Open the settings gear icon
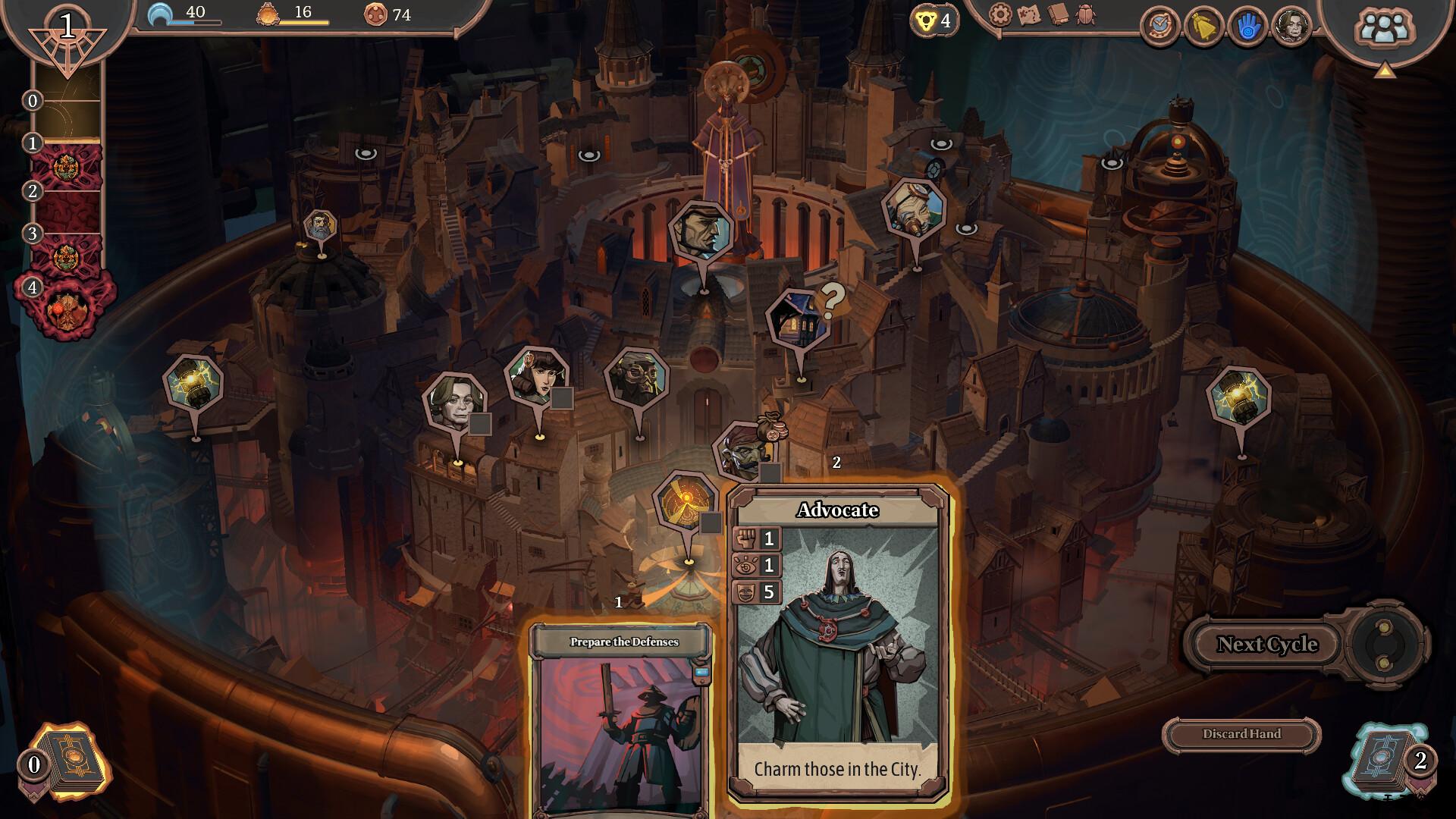 [x=1001, y=14]
